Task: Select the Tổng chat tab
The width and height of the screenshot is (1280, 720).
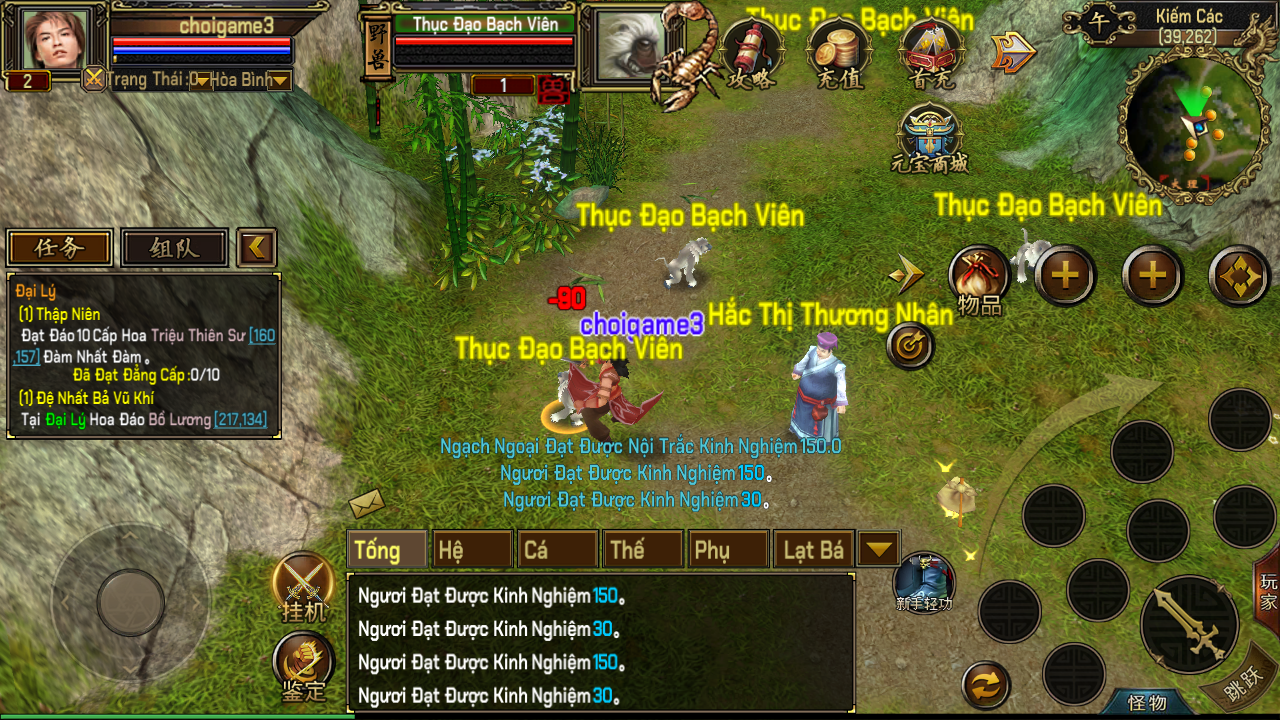Action: (x=386, y=550)
